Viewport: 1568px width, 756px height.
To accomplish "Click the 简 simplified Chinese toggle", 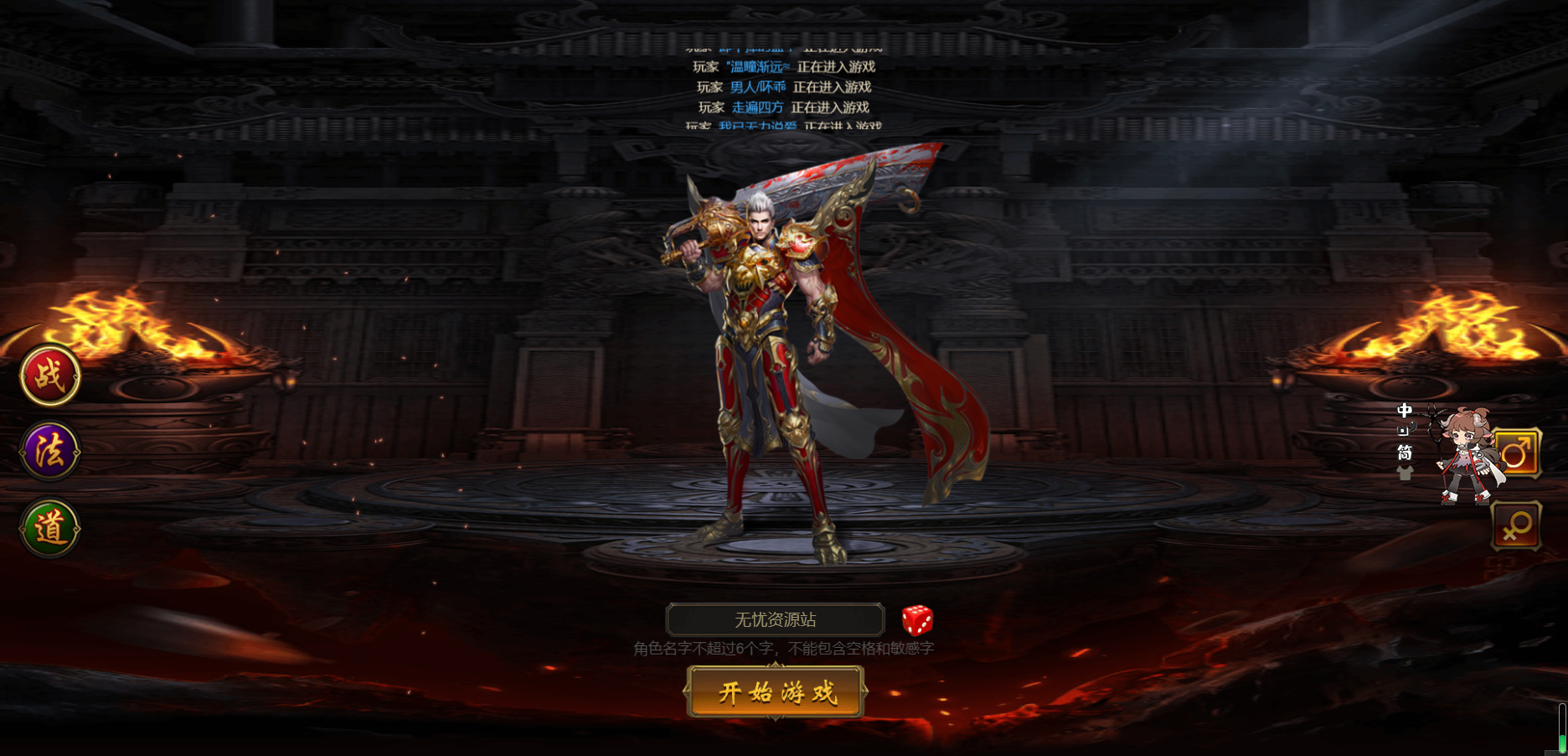I will pyautogui.click(x=1405, y=453).
